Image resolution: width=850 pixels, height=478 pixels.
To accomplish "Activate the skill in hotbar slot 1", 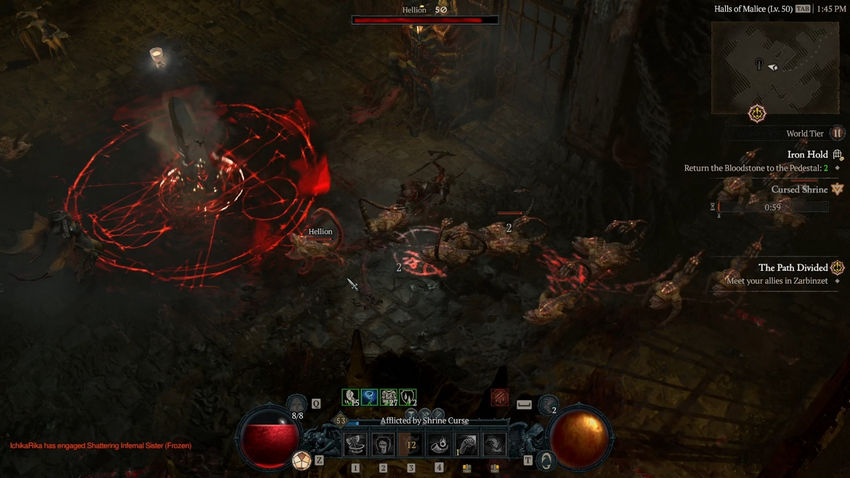I will [x=356, y=444].
